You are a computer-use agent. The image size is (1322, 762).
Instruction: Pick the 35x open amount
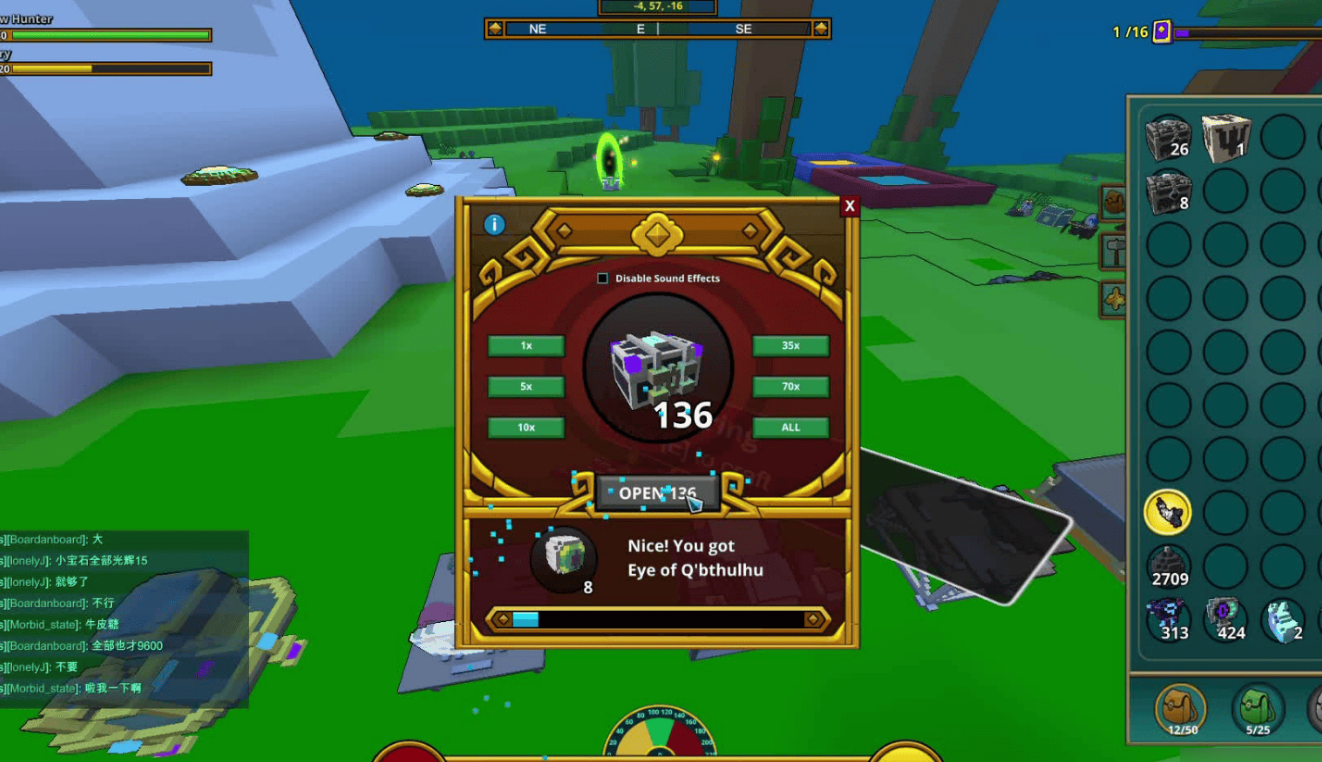click(790, 346)
